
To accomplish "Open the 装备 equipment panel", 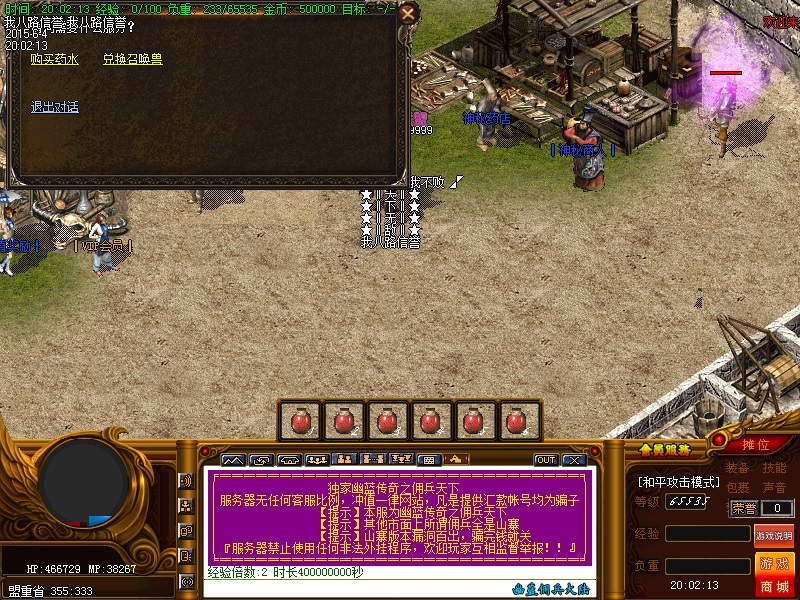I will (737, 468).
